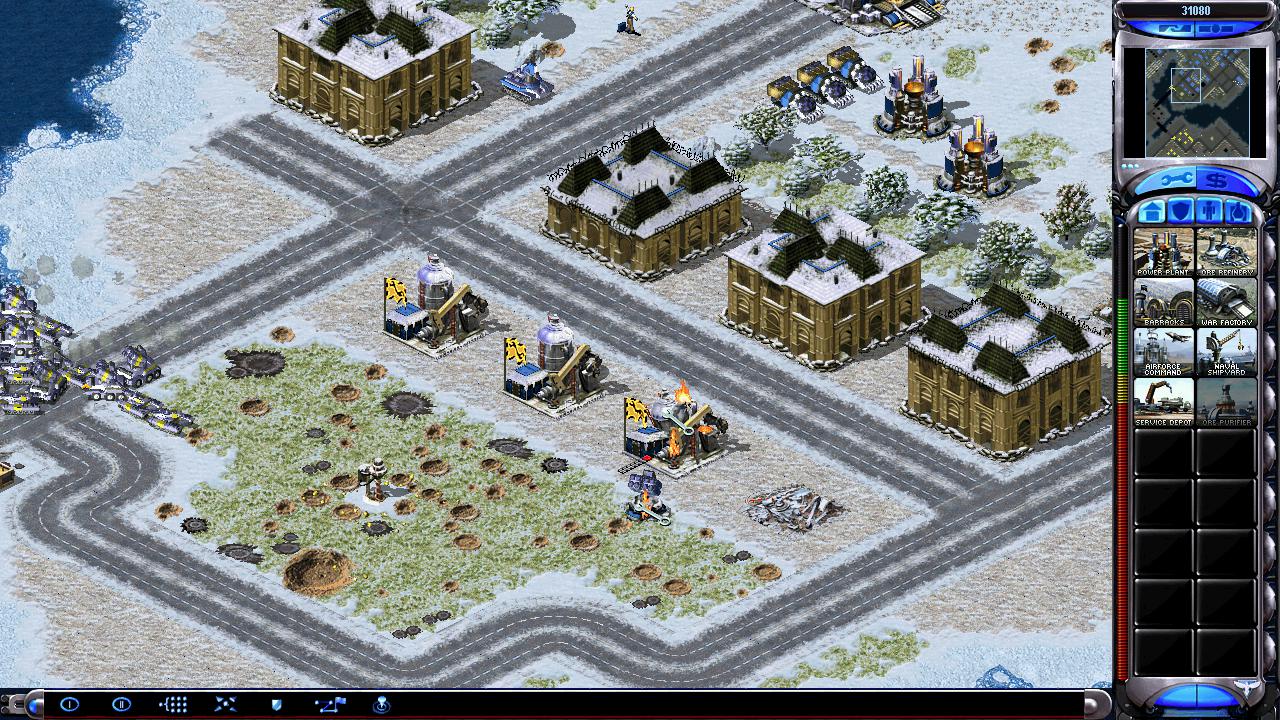
Task: Switch to the structures tab with house icon
Action: click(x=1151, y=212)
